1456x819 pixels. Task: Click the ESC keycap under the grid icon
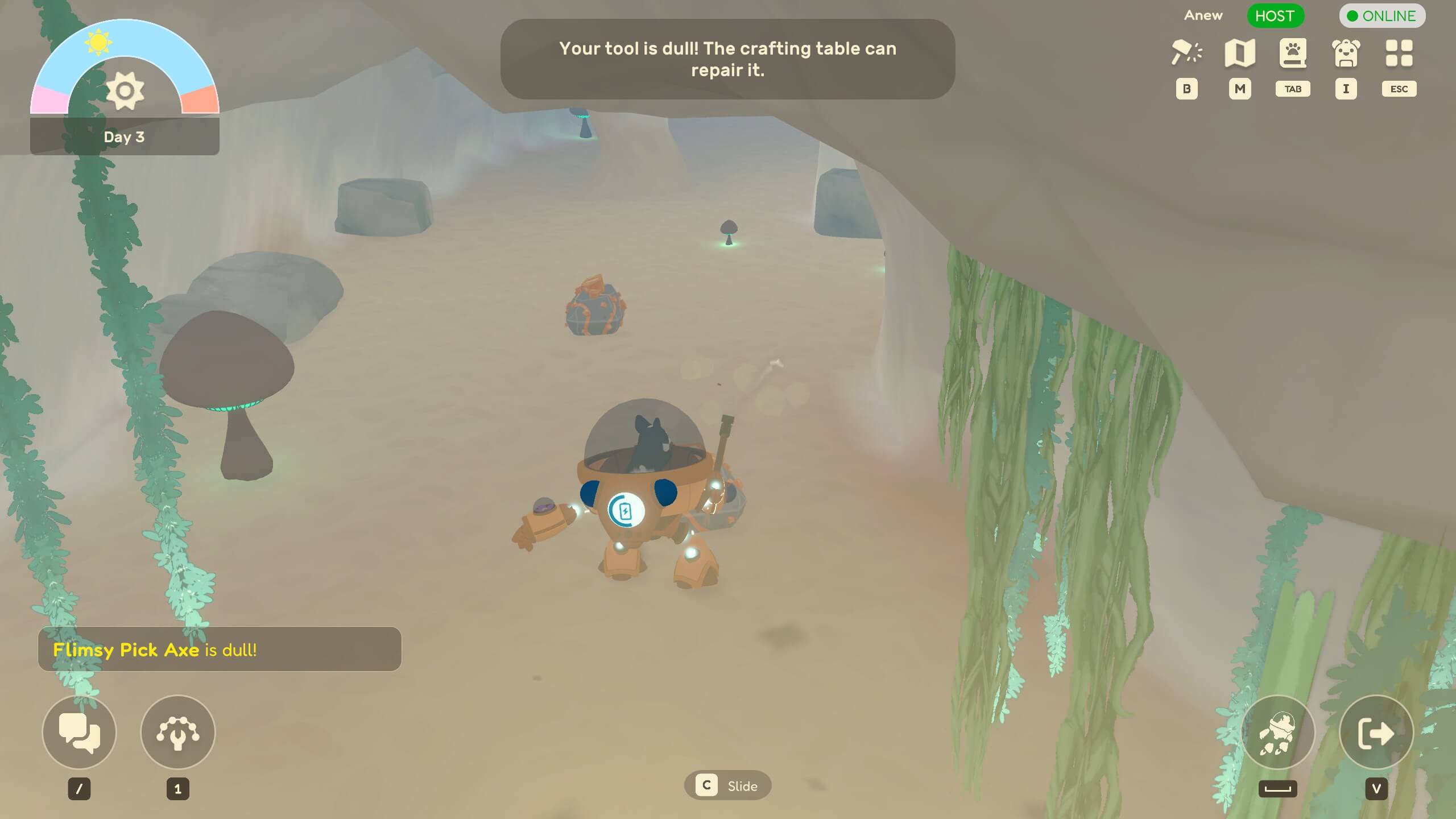coord(1399,89)
